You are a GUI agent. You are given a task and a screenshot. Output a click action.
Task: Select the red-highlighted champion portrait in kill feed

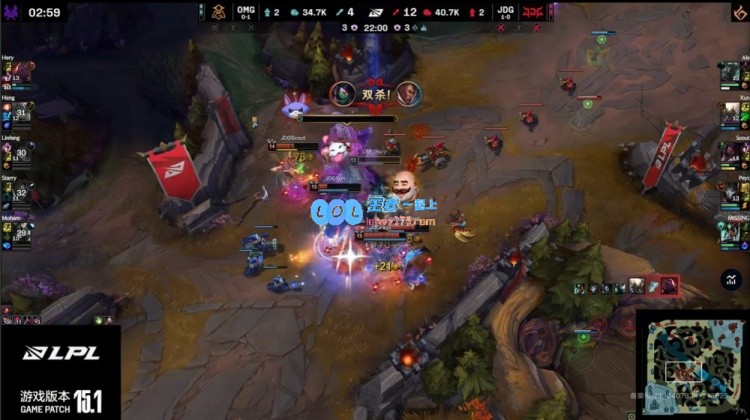668,287
